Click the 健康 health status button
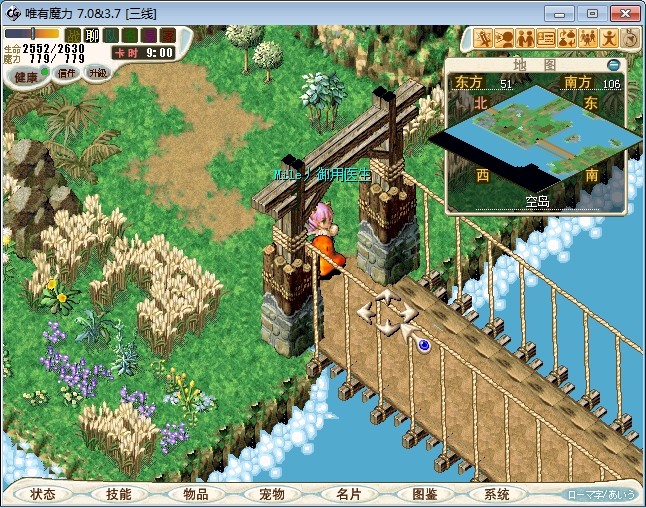 [27, 76]
